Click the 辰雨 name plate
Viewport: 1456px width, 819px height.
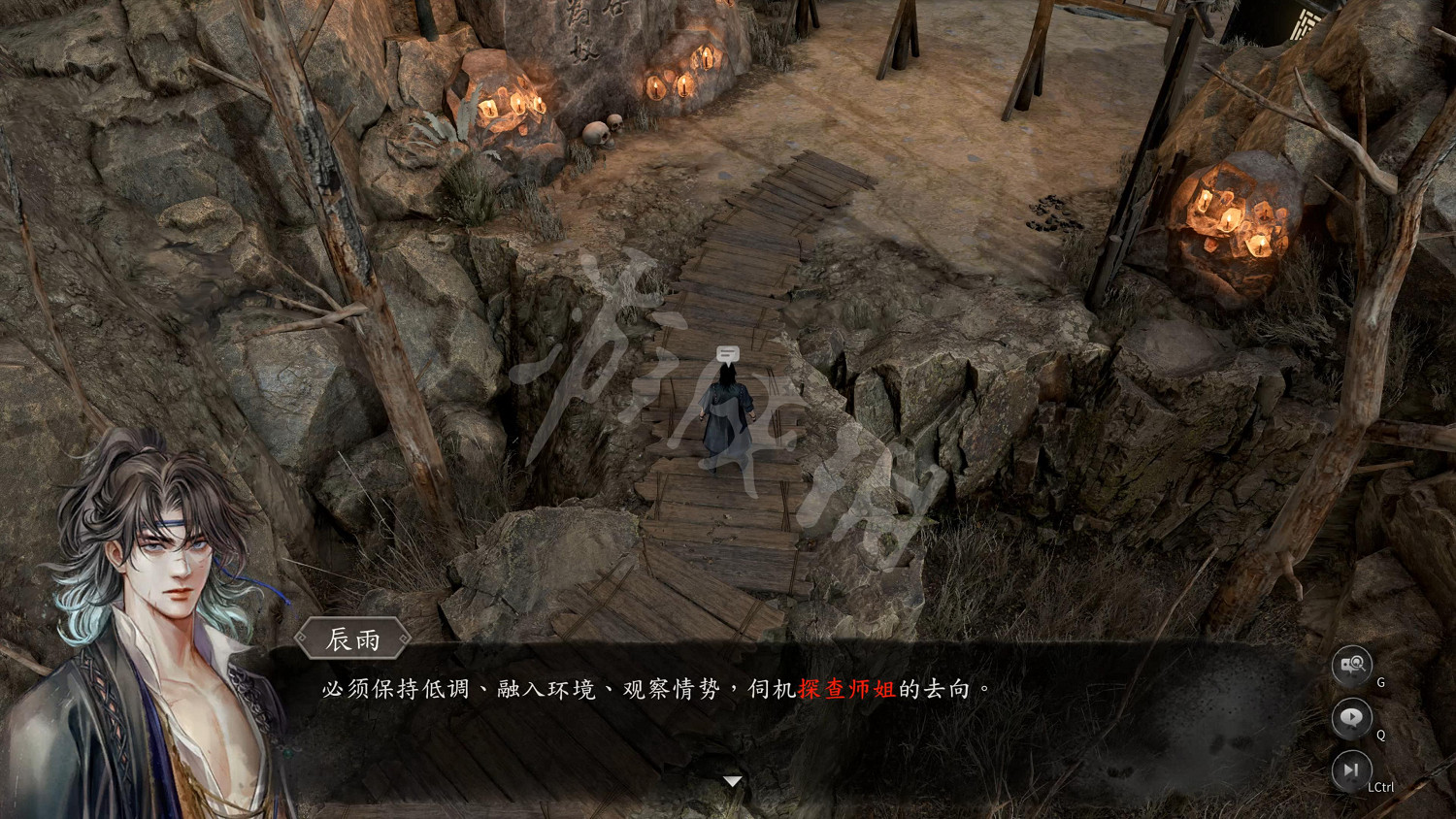pyautogui.click(x=351, y=639)
